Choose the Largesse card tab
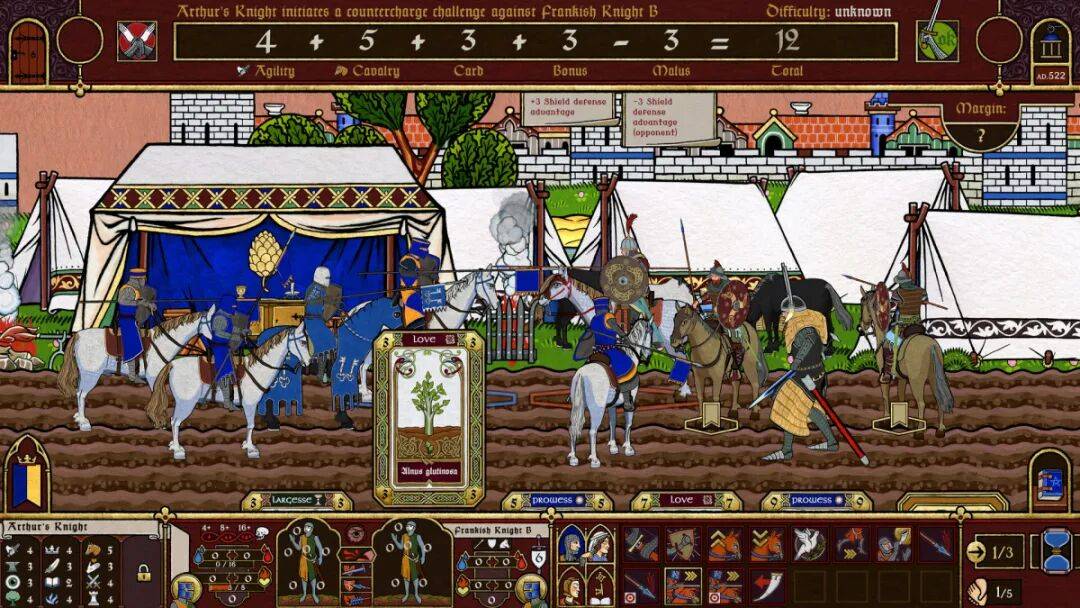 click(x=296, y=500)
